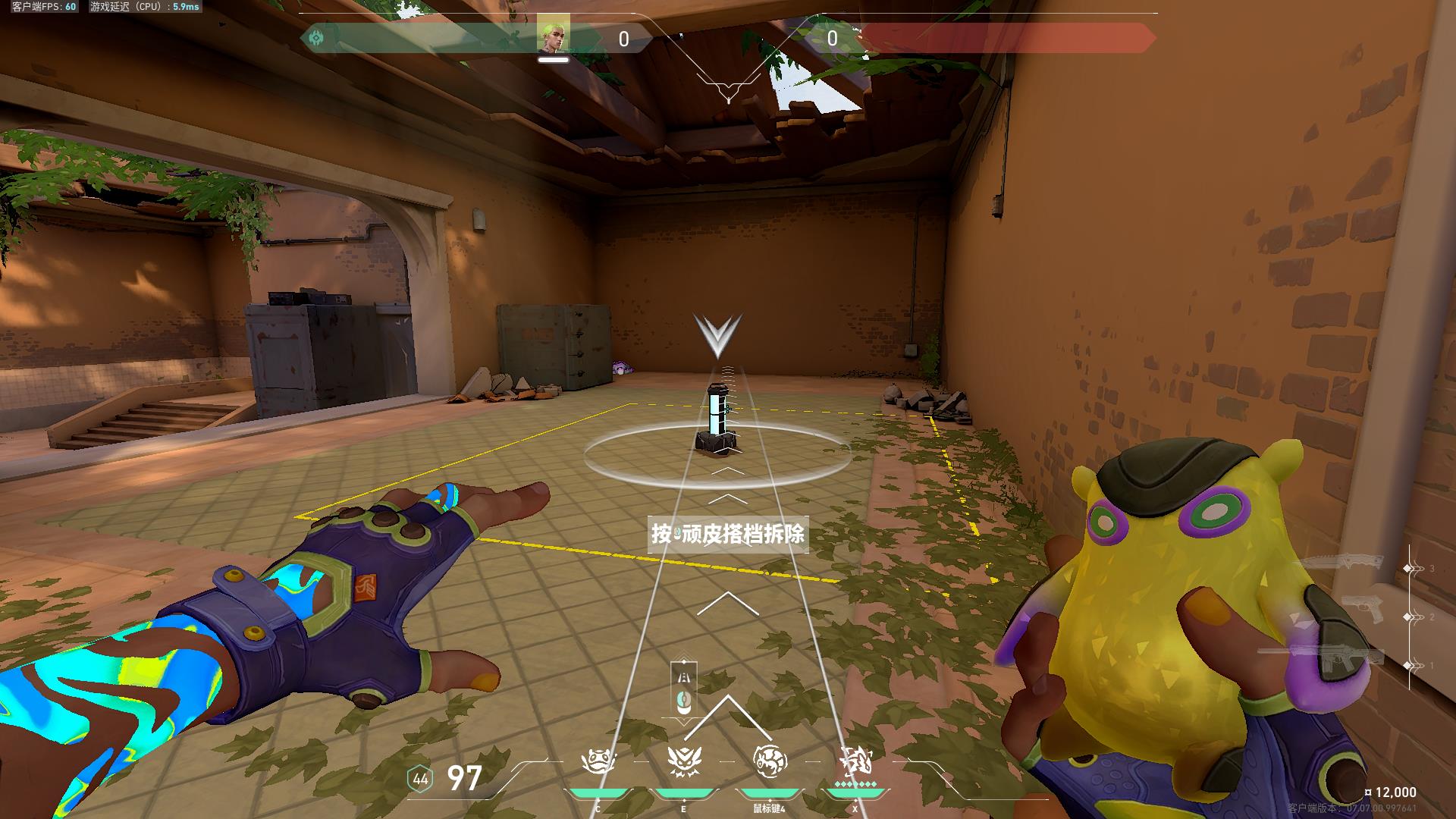The image size is (1456, 819).
Task: Select the Wingman winged creature ability
Action: pyautogui.click(x=683, y=762)
